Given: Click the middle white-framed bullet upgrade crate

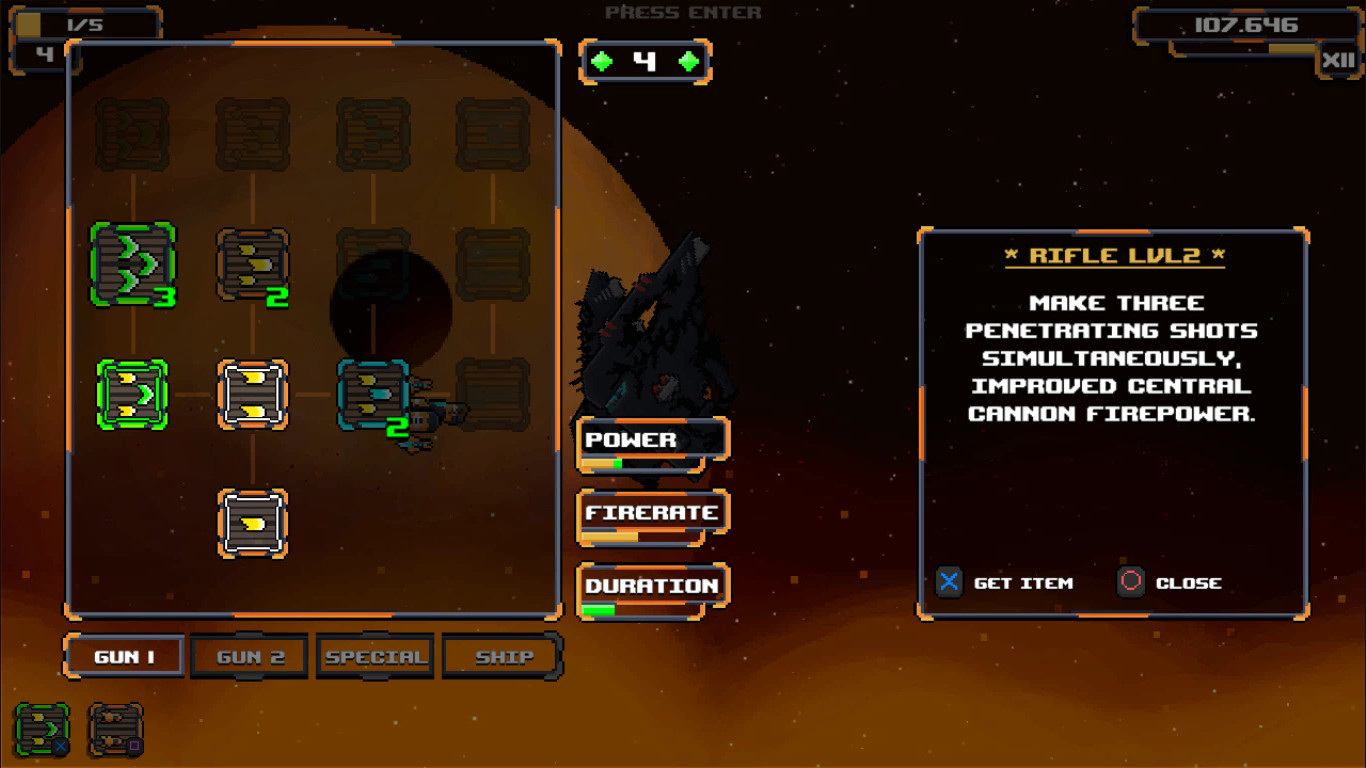Looking at the screenshot, I should point(252,393).
